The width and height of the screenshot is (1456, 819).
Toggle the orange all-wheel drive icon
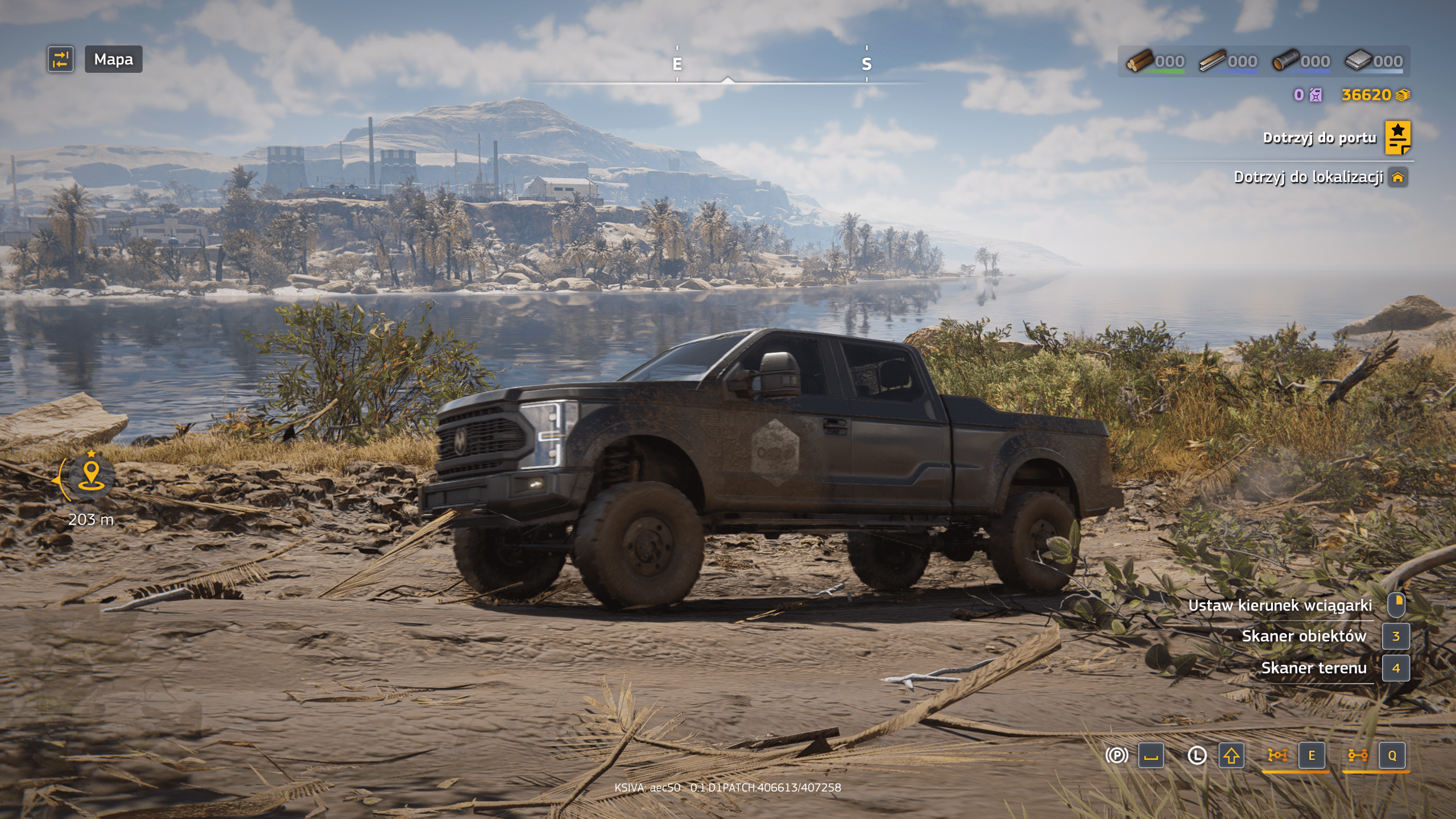pyautogui.click(x=1358, y=755)
